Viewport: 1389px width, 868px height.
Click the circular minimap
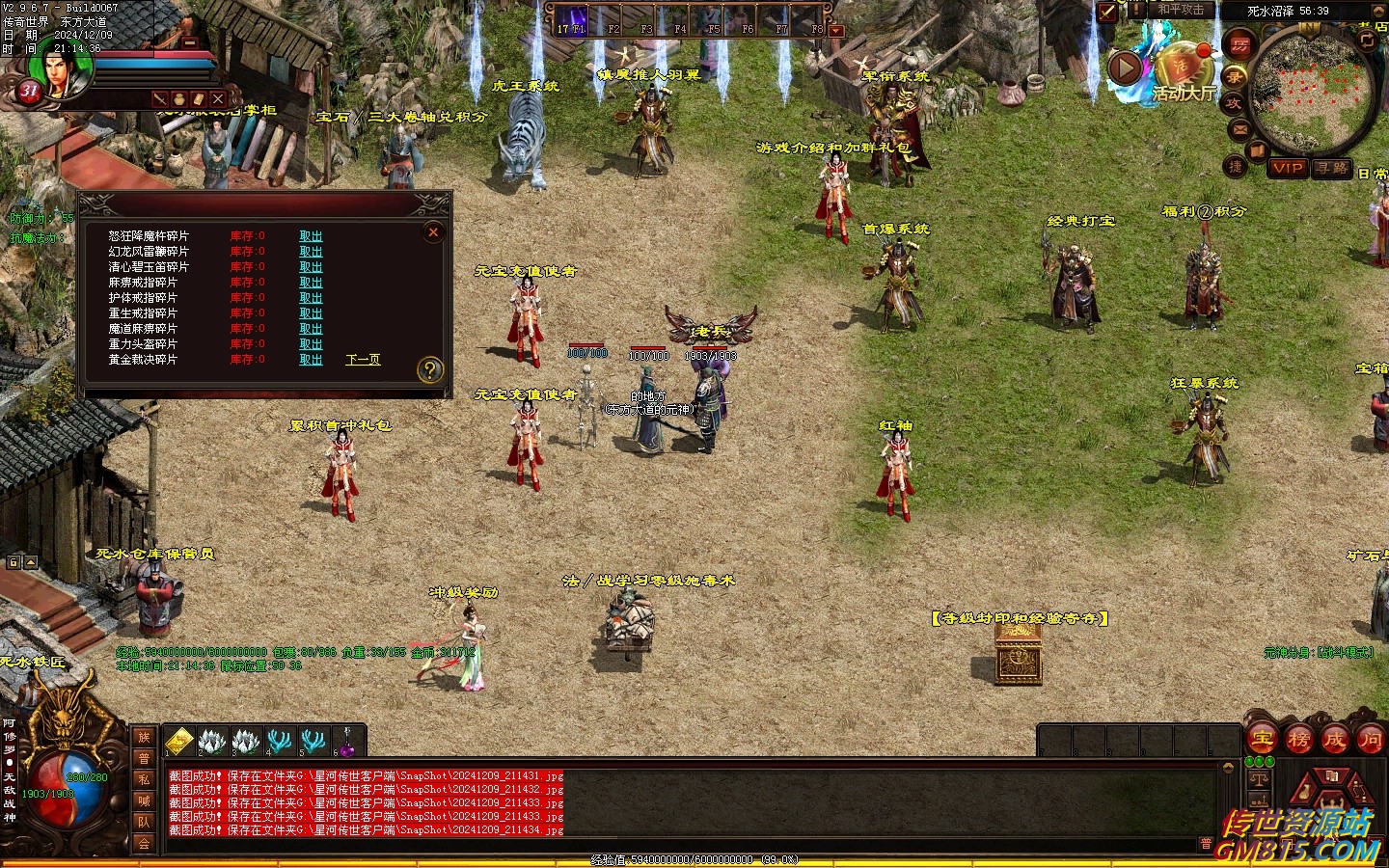(1310, 94)
